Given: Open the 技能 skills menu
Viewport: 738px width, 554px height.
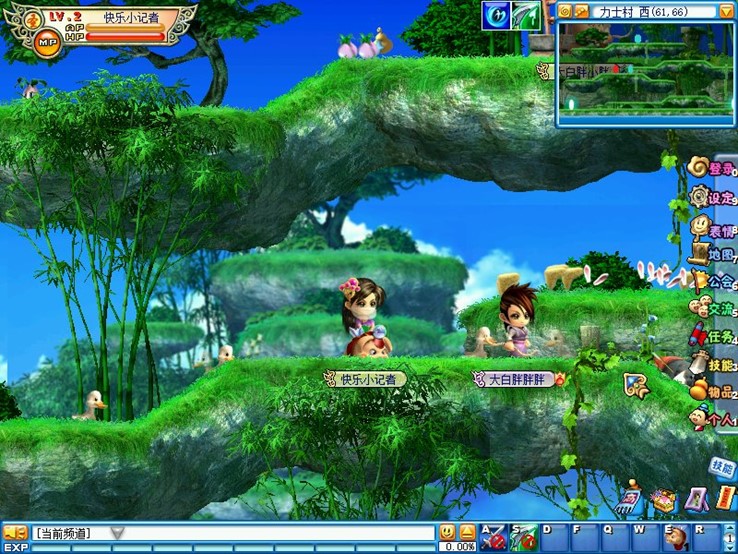Looking at the screenshot, I should (713, 365).
